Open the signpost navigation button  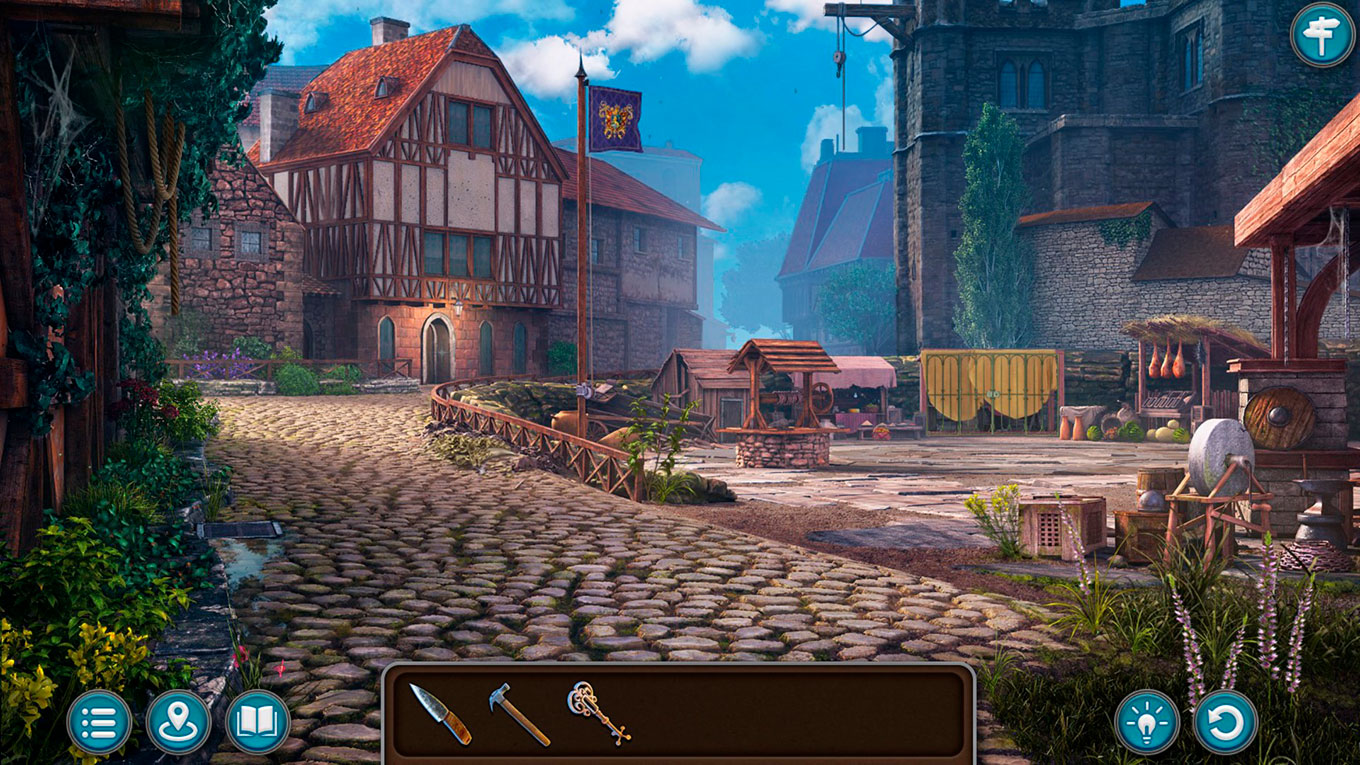coord(1322,36)
